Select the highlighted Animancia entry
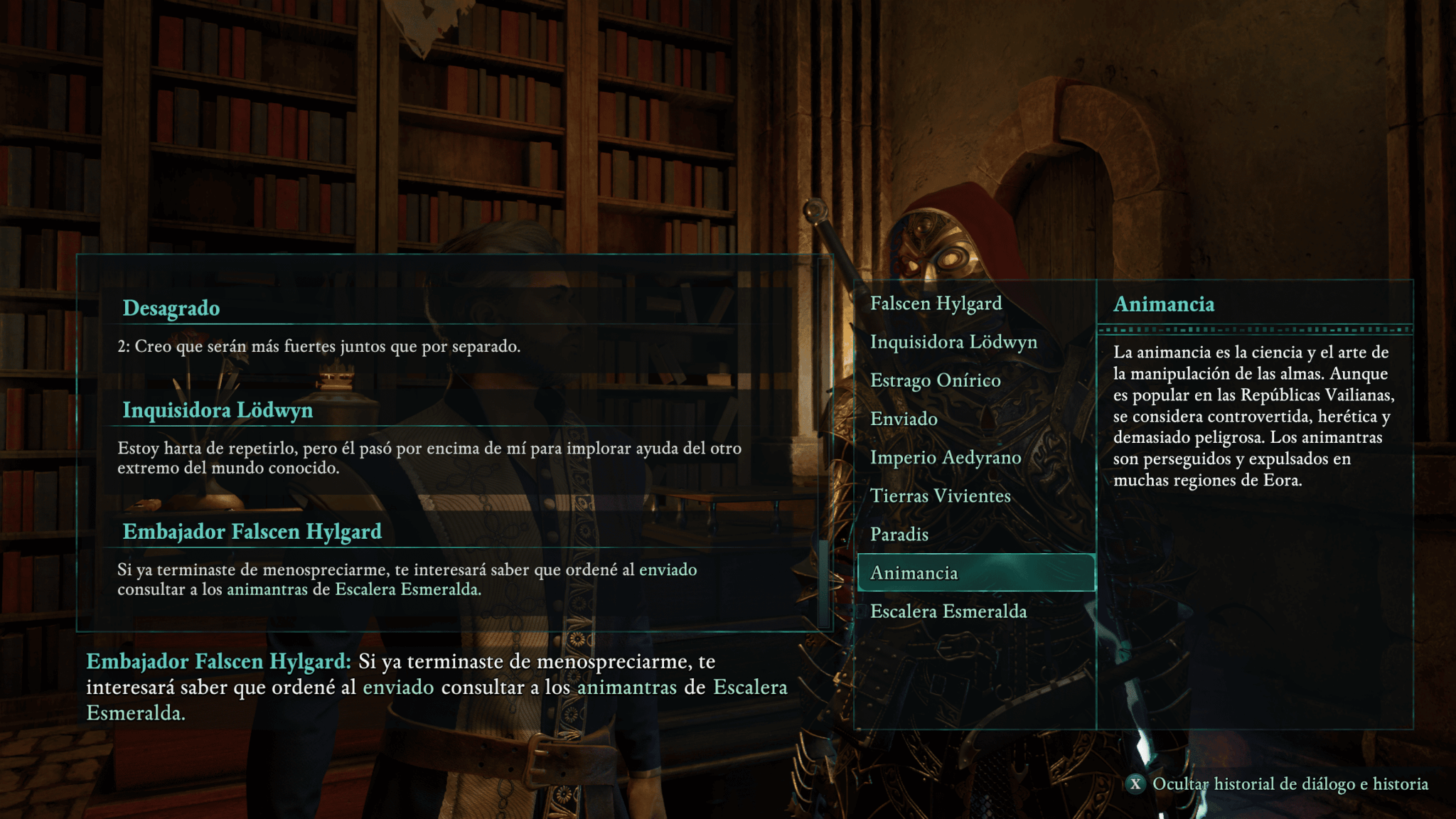Screen dimensions: 1456x819 pyautogui.click(x=975, y=572)
